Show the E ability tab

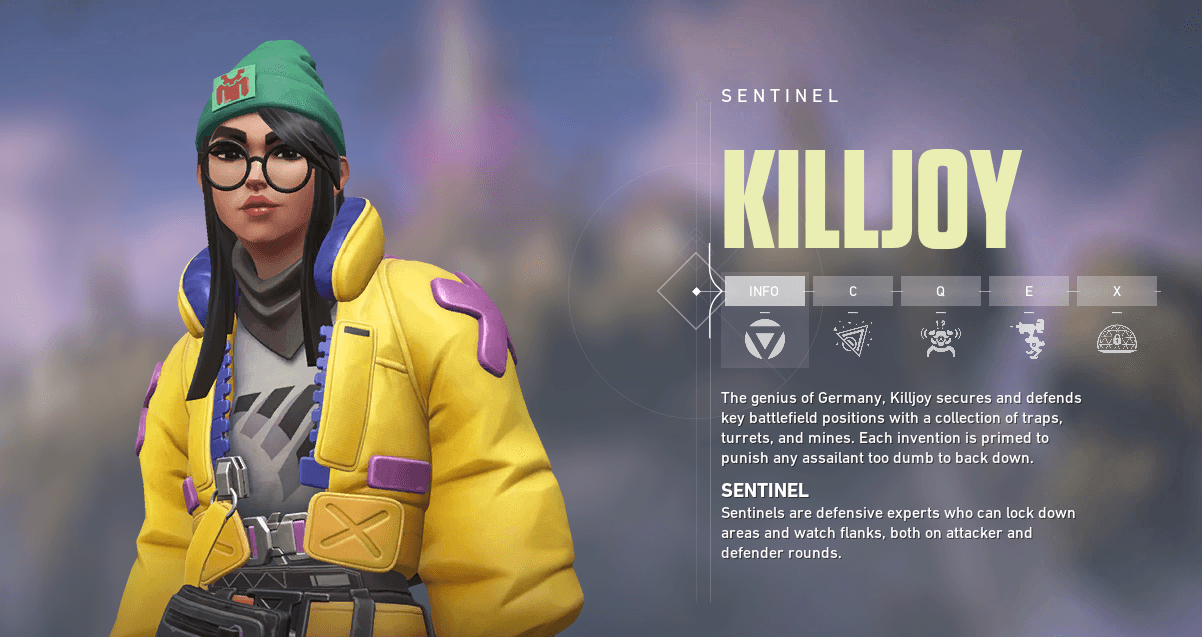pos(1028,291)
